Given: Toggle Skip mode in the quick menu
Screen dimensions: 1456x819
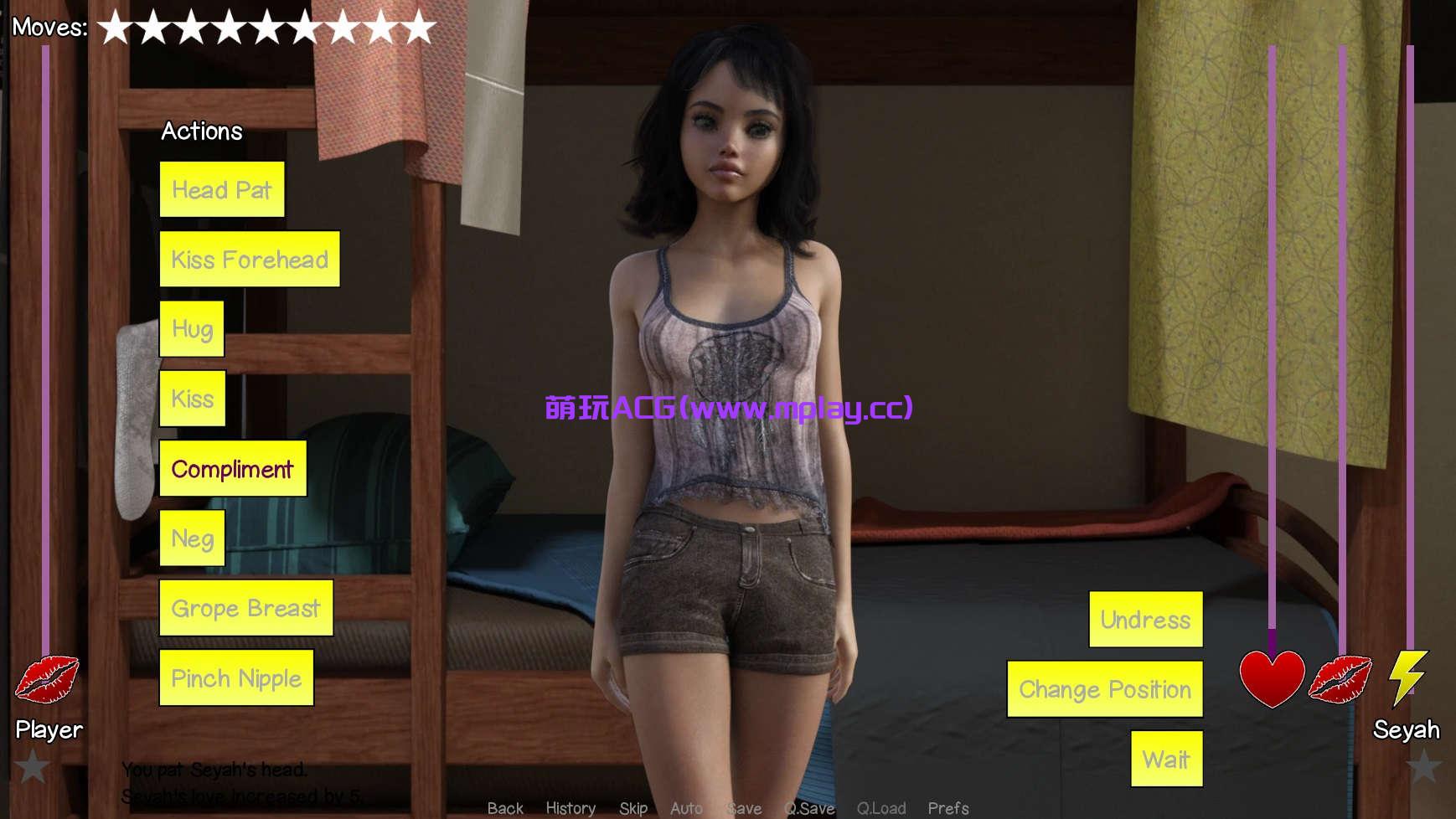Looking at the screenshot, I should click(x=634, y=808).
